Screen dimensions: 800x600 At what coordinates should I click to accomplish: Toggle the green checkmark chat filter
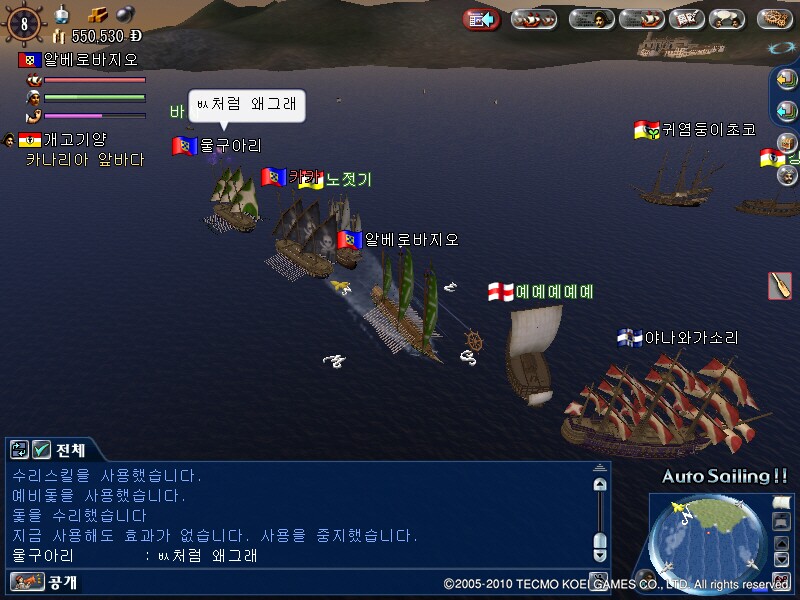pos(41,450)
